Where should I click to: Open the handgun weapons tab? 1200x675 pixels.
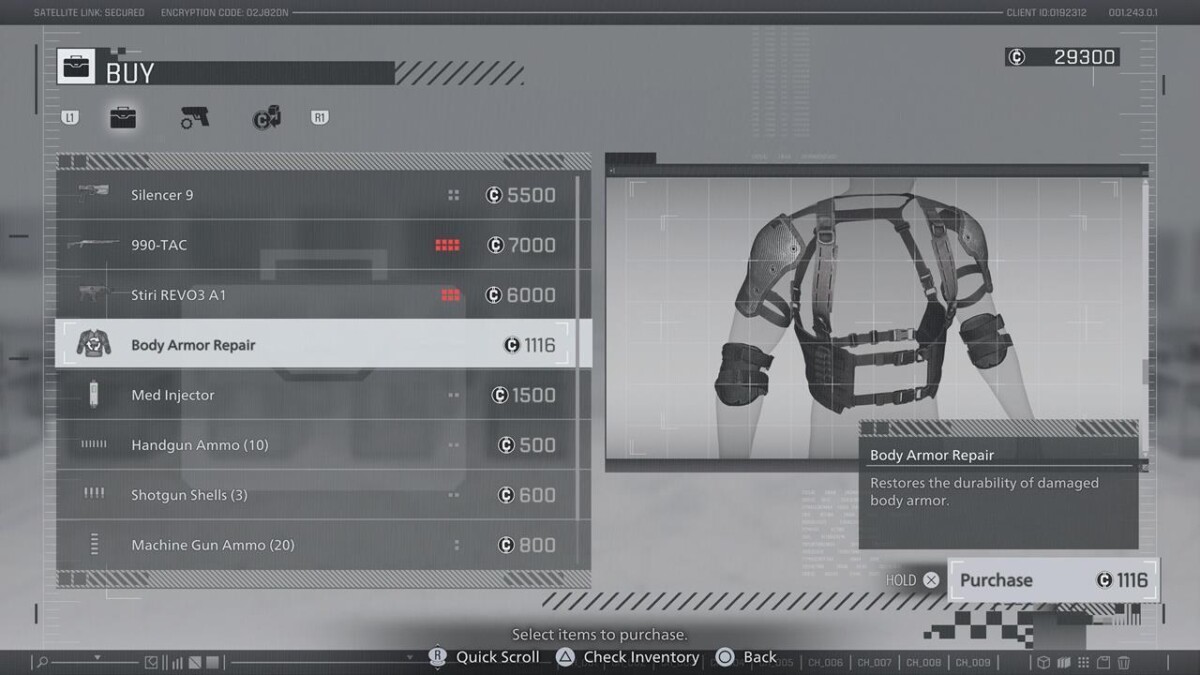pos(195,118)
